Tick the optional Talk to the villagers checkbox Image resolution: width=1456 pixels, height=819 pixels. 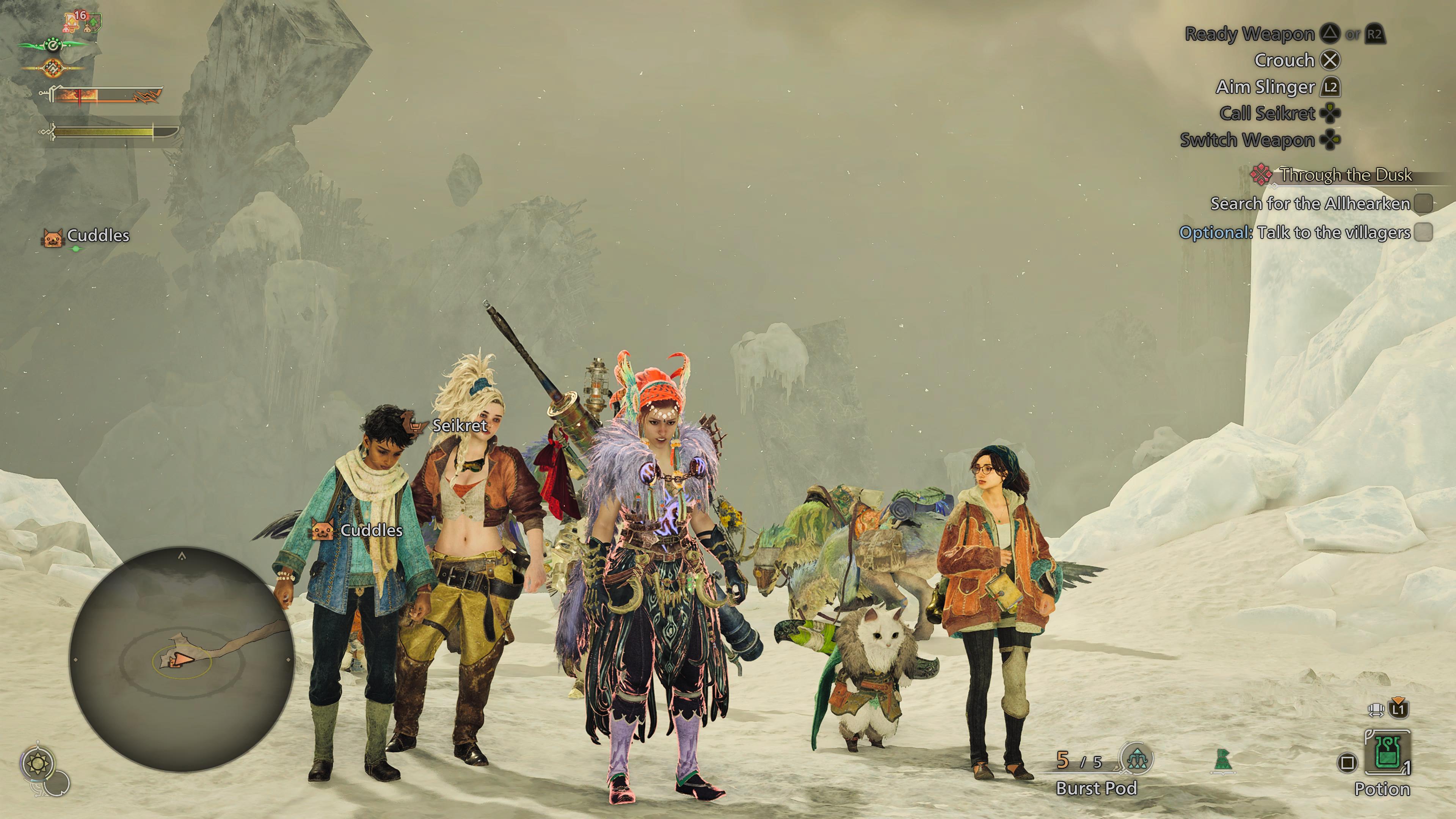[x=1423, y=232]
